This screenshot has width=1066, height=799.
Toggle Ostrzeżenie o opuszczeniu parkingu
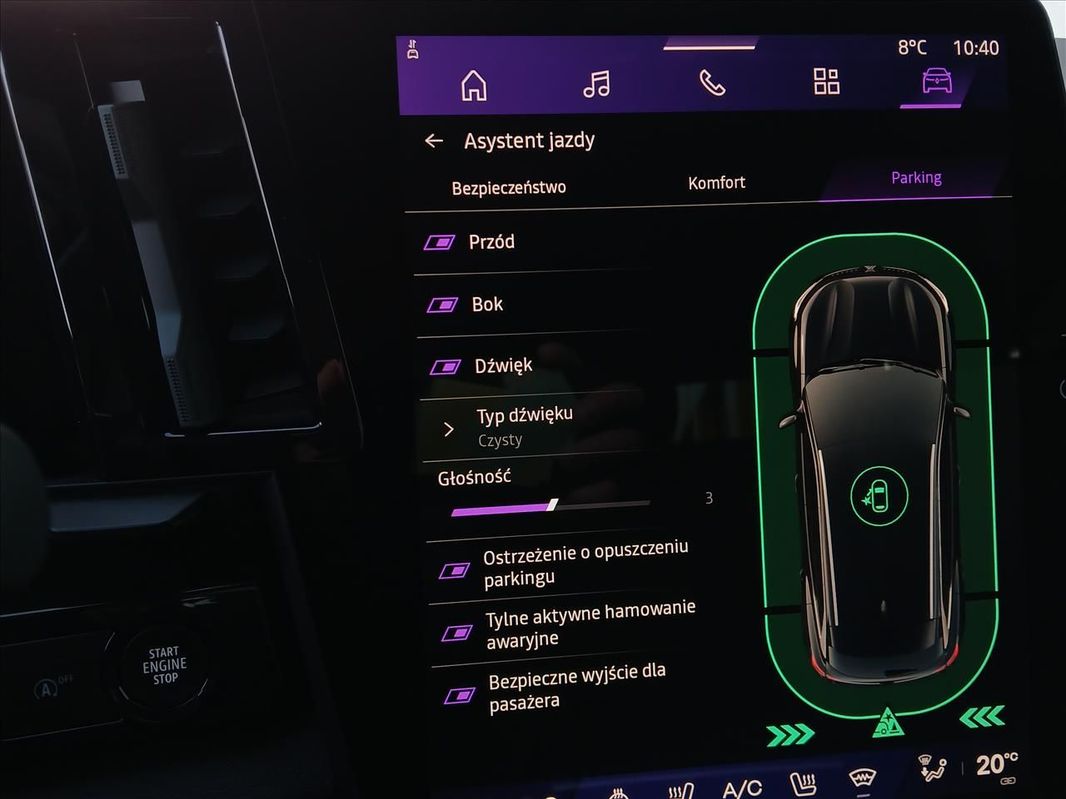pos(455,570)
